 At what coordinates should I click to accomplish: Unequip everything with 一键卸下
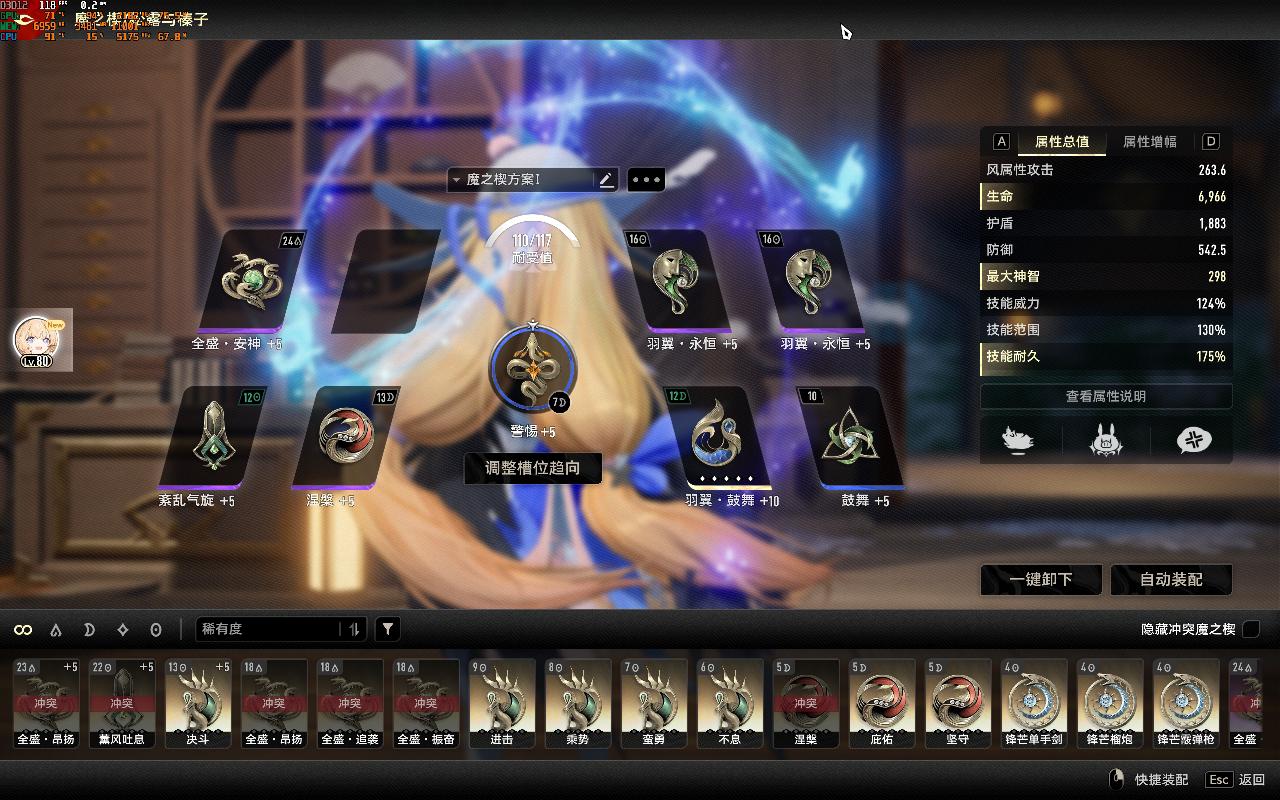pyautogui.click(x=1040, y=580)
